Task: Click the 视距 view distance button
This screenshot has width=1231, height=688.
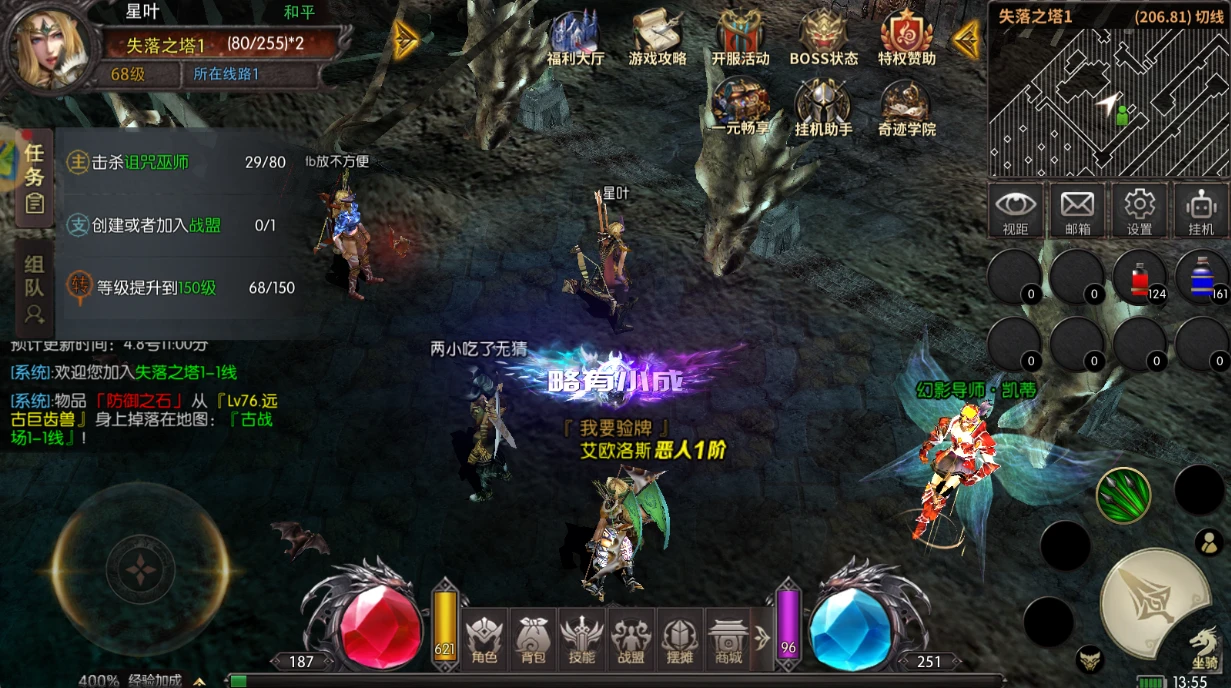Action: (1015, 209)
